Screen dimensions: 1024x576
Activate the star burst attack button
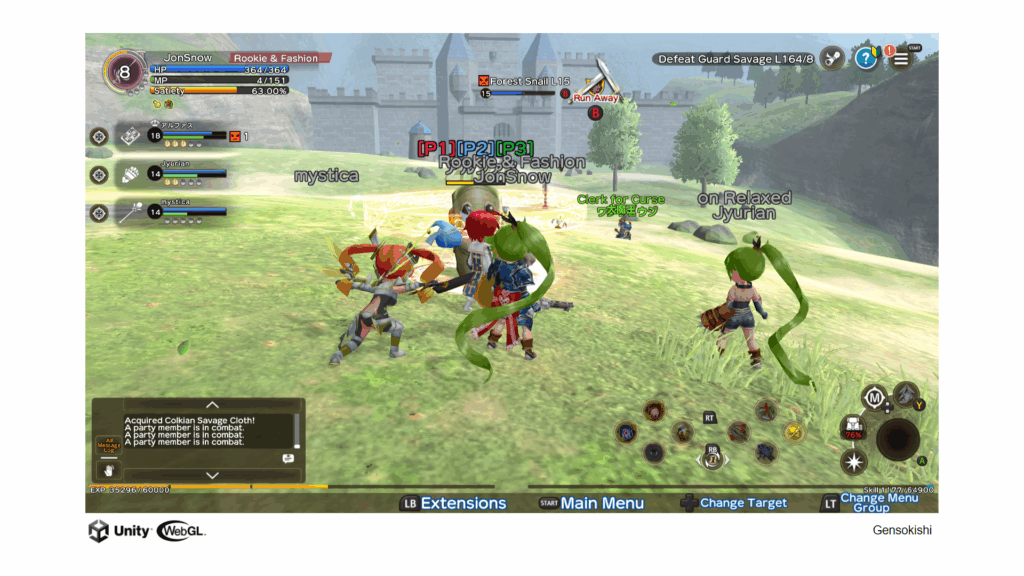click(x=854, y=461)
